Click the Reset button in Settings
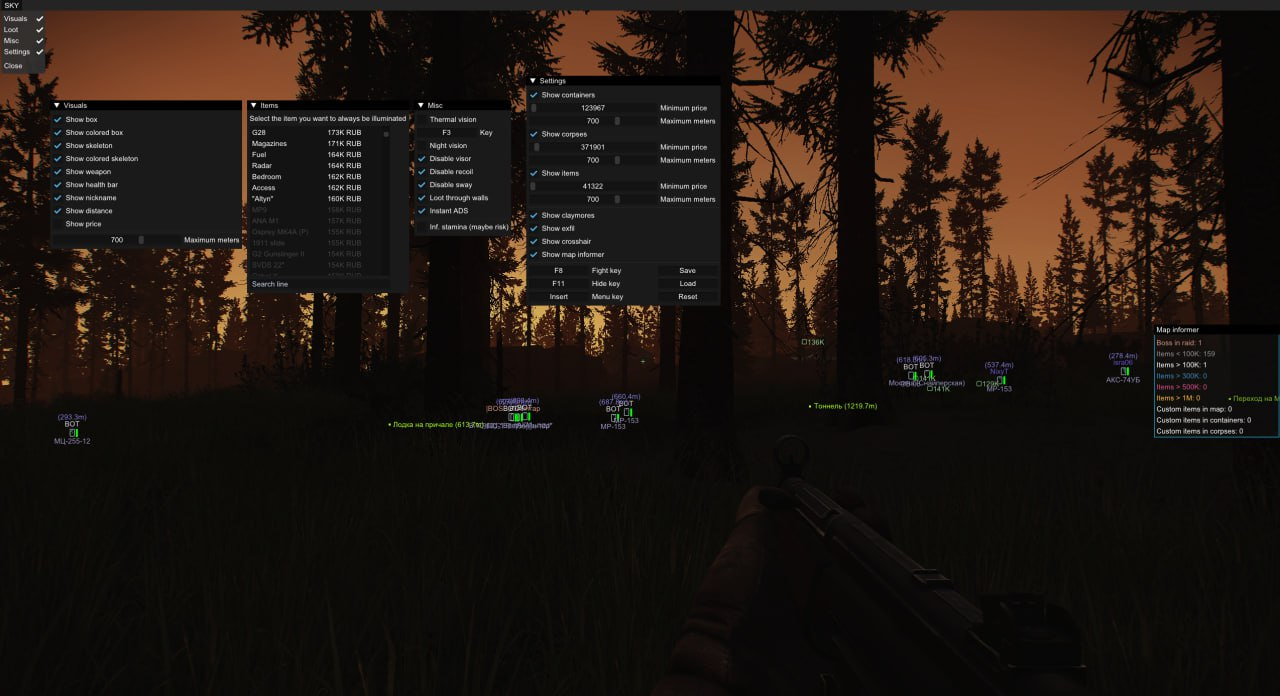This screenshot has width=1280, height=696. 687,297
